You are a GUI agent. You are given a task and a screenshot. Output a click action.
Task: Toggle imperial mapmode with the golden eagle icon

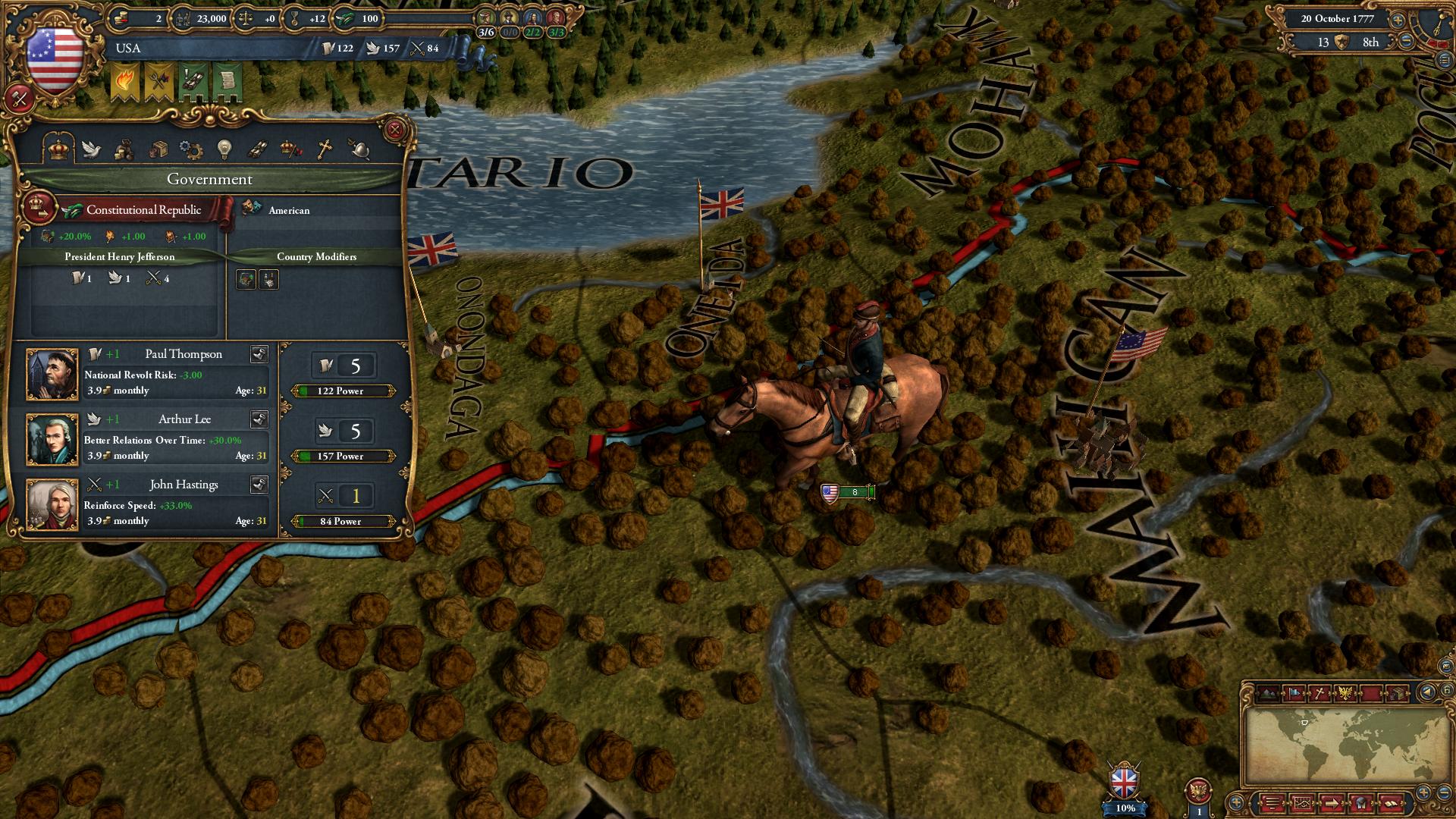click(1346, 692)
